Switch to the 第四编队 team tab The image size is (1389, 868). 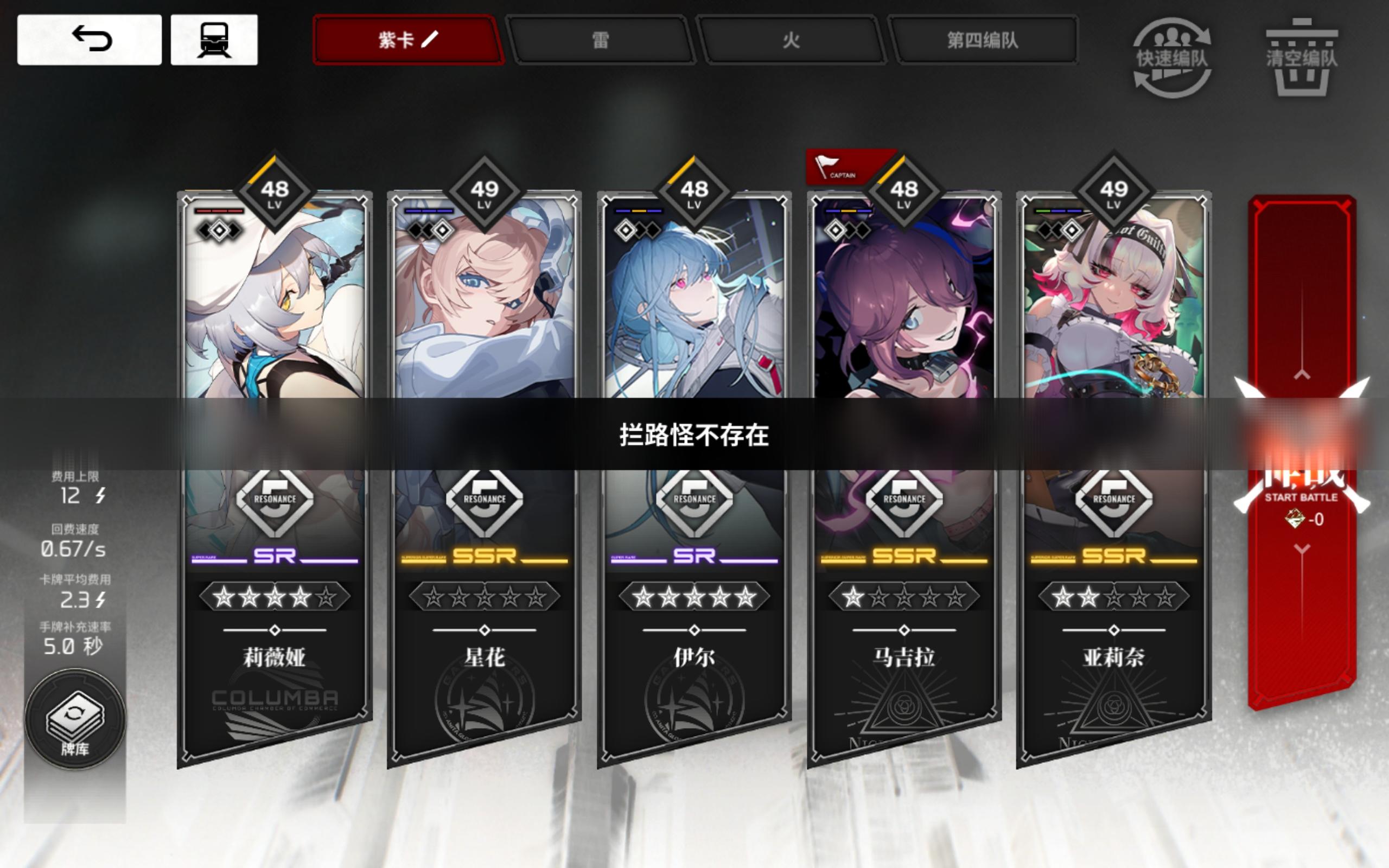coord(985,41)
